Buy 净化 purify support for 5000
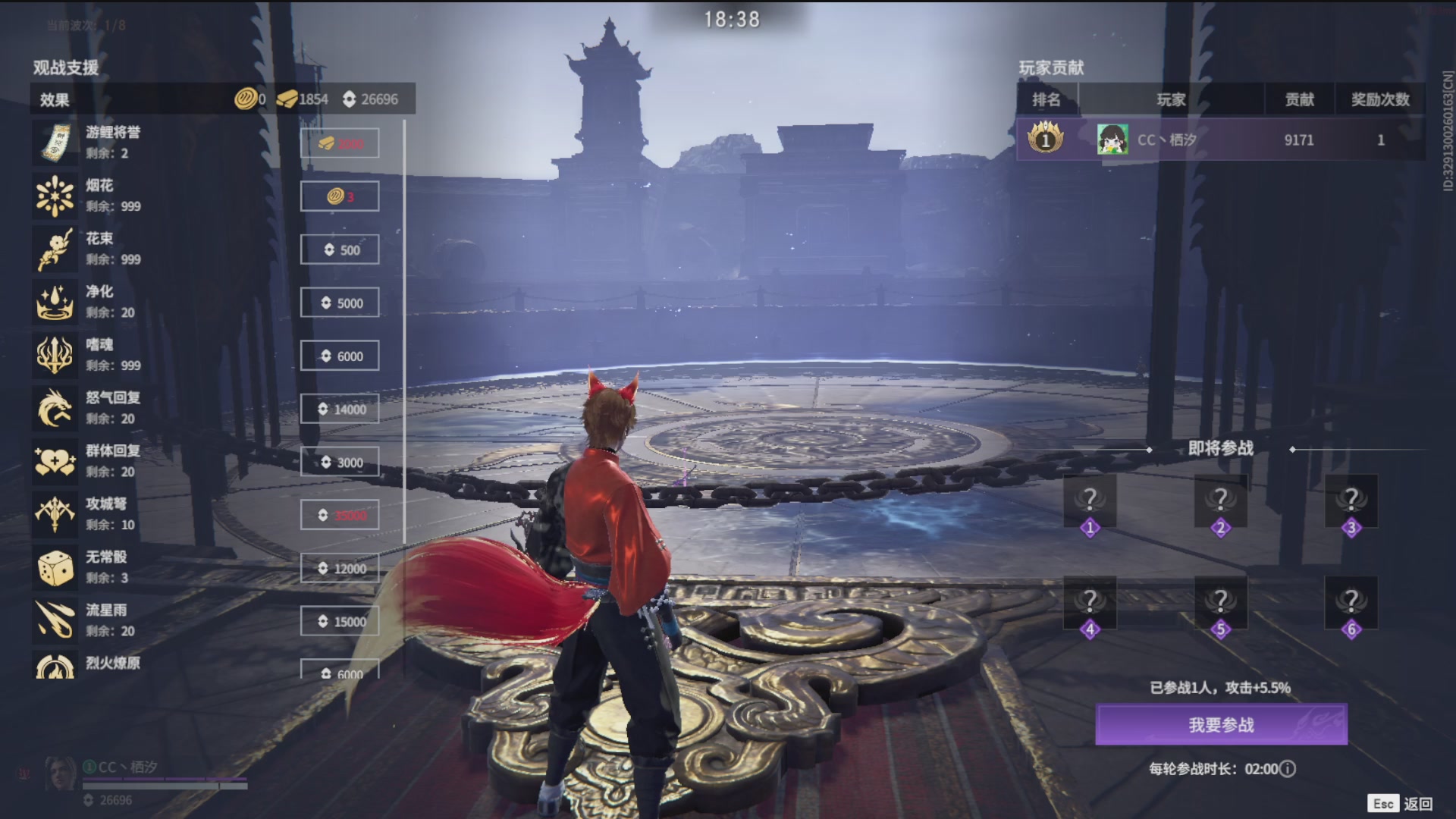This screenshot has width=1456, height=819. (340, 303)
